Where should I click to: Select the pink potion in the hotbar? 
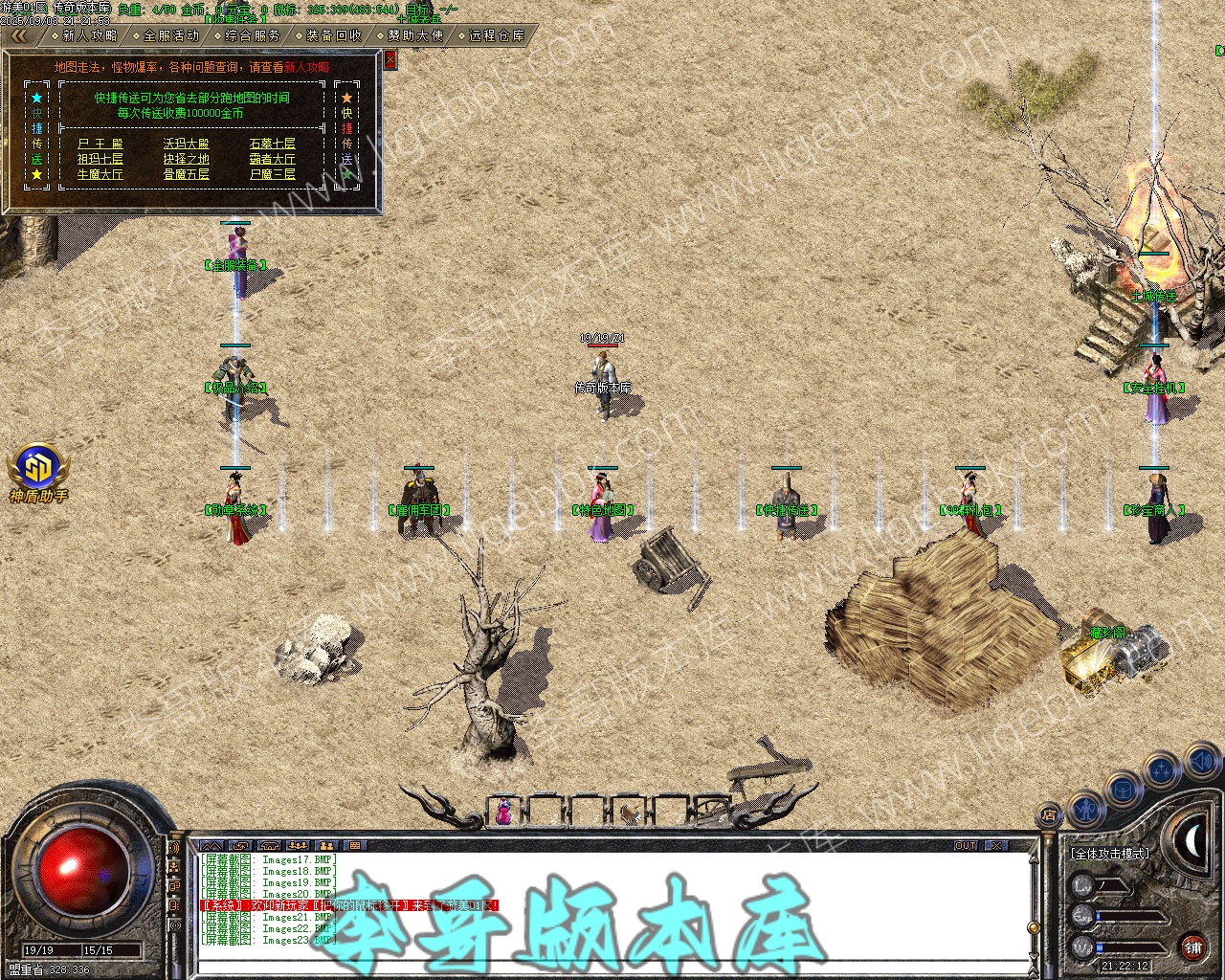[x=503, y=812]
